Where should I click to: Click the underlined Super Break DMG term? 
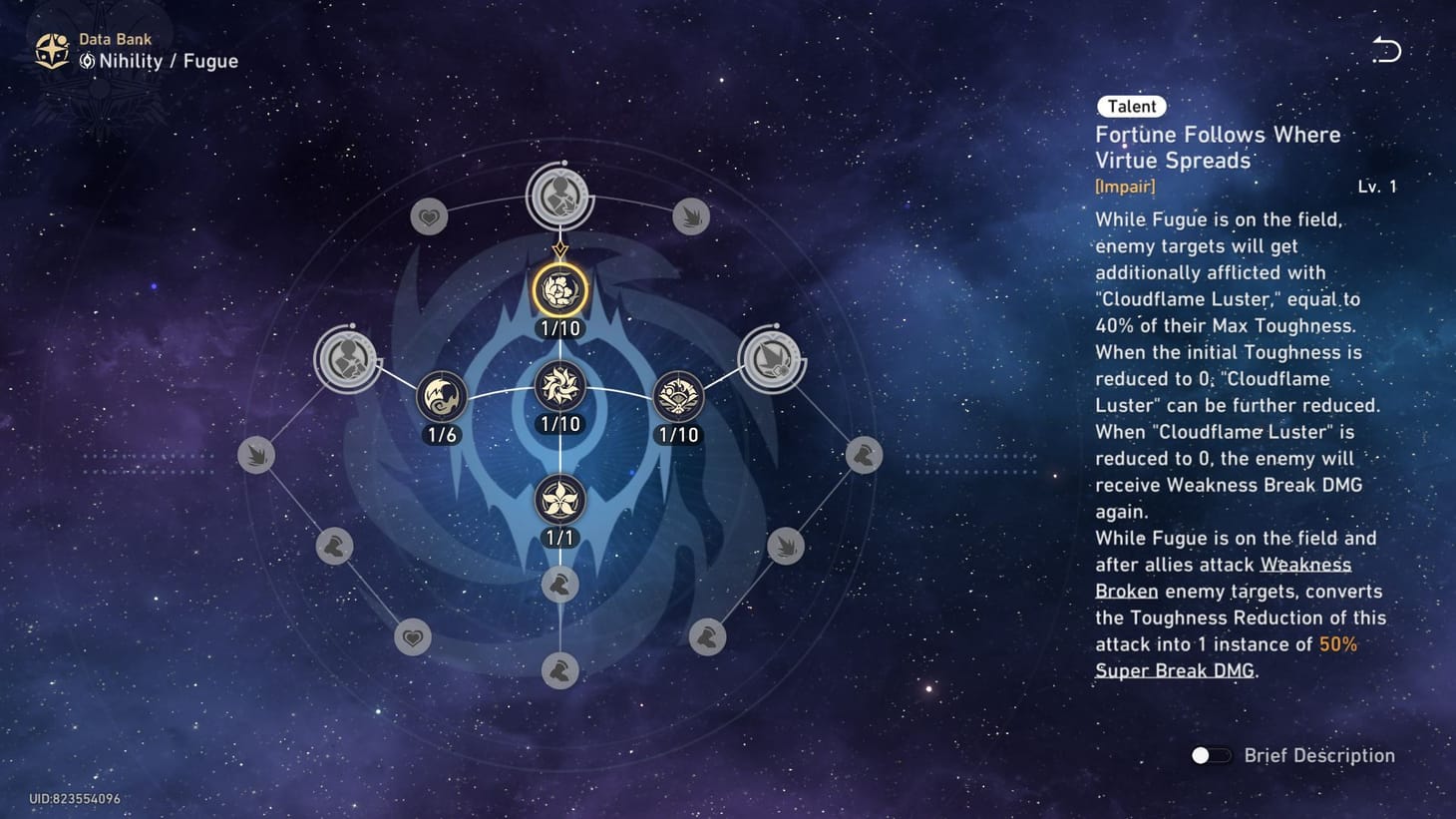coord(1175,670)
